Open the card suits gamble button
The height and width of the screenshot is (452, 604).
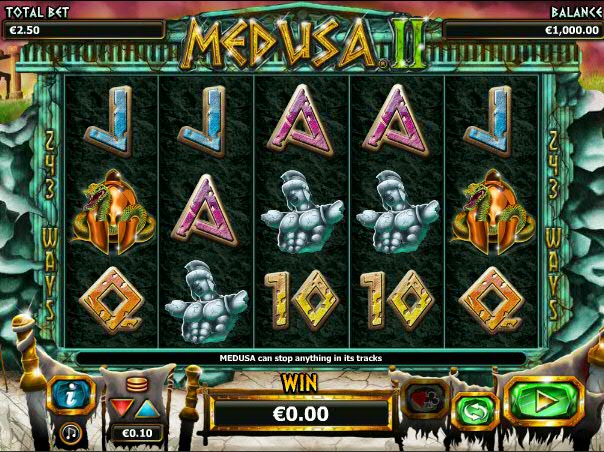pyautogui.click(x=422, y=400)
